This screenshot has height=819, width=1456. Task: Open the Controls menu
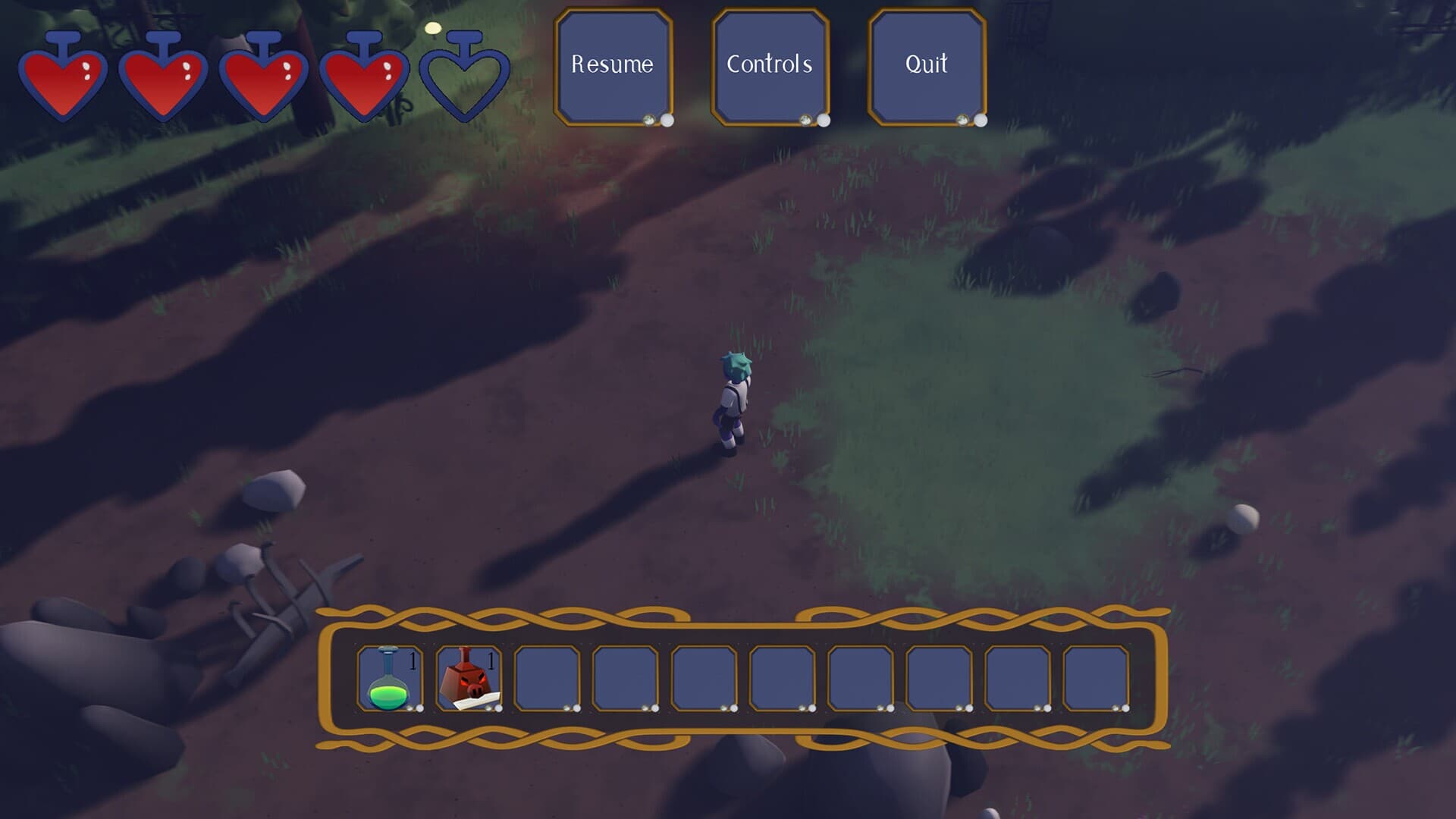point(770,64)
